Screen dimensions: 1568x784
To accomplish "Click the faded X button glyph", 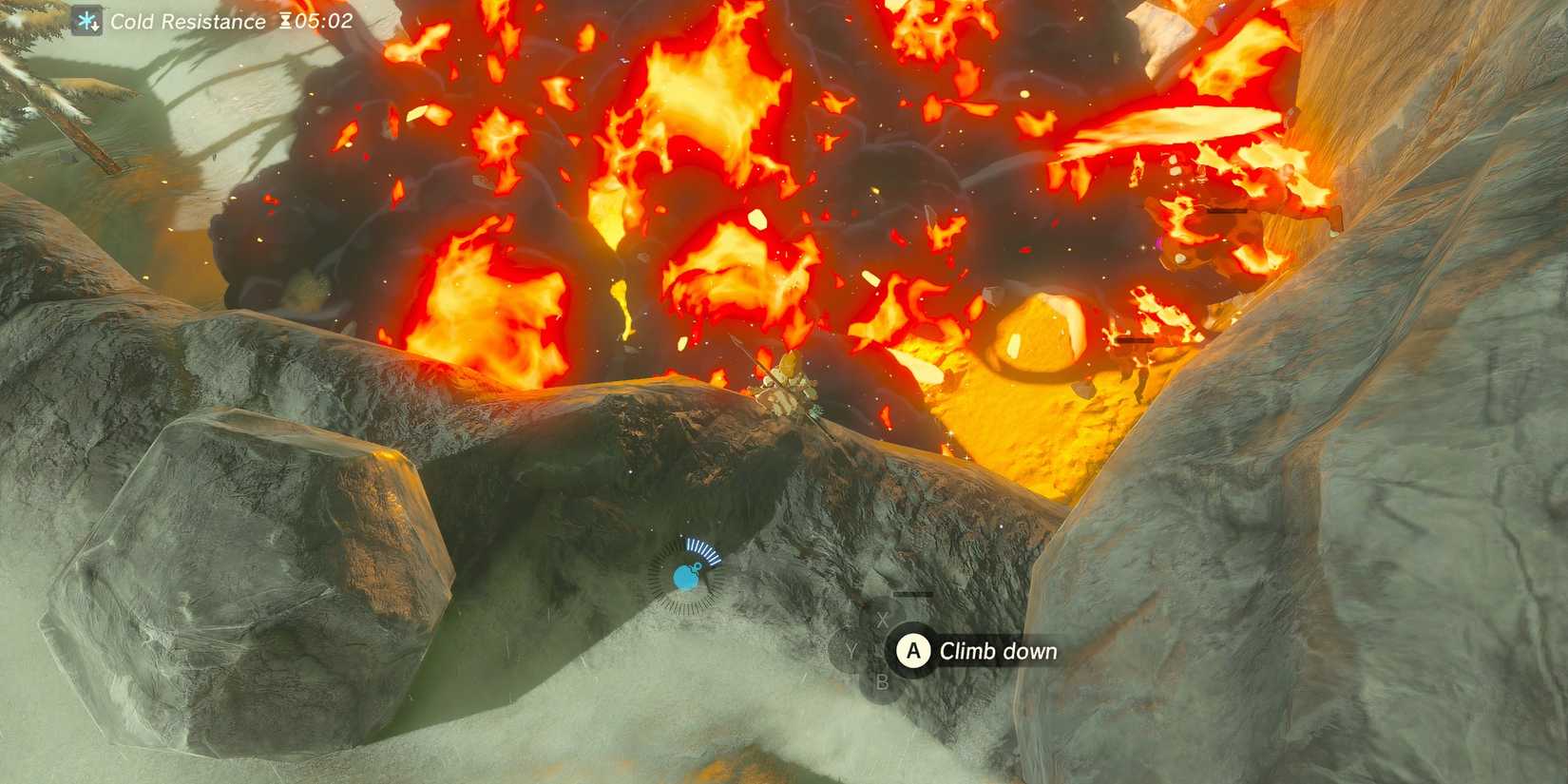I will click(x=880, y=619).
